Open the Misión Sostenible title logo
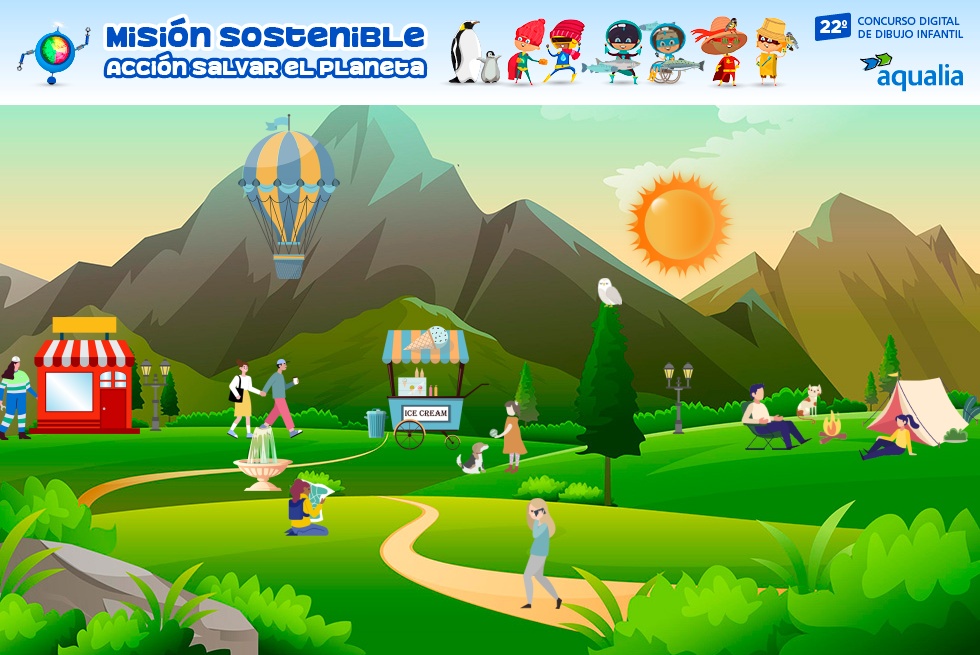 tap(264, 52)
